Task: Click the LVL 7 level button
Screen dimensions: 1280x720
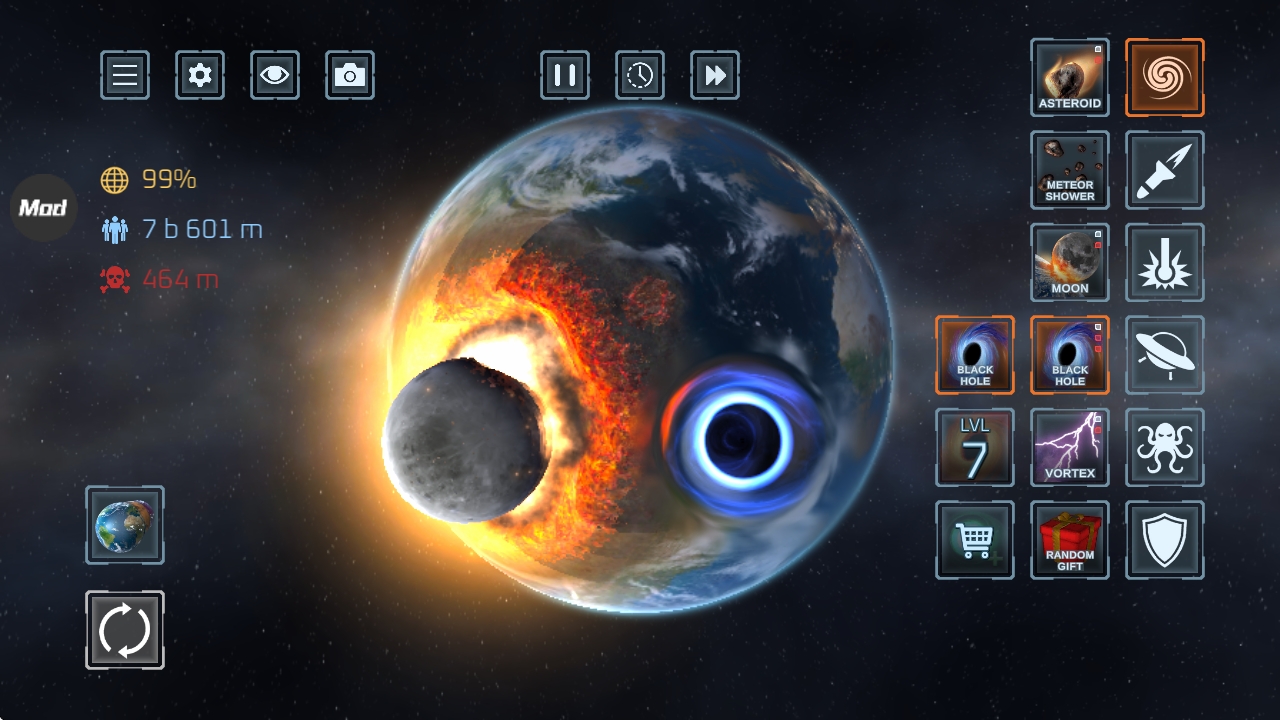Action: [x=975, y=447]
